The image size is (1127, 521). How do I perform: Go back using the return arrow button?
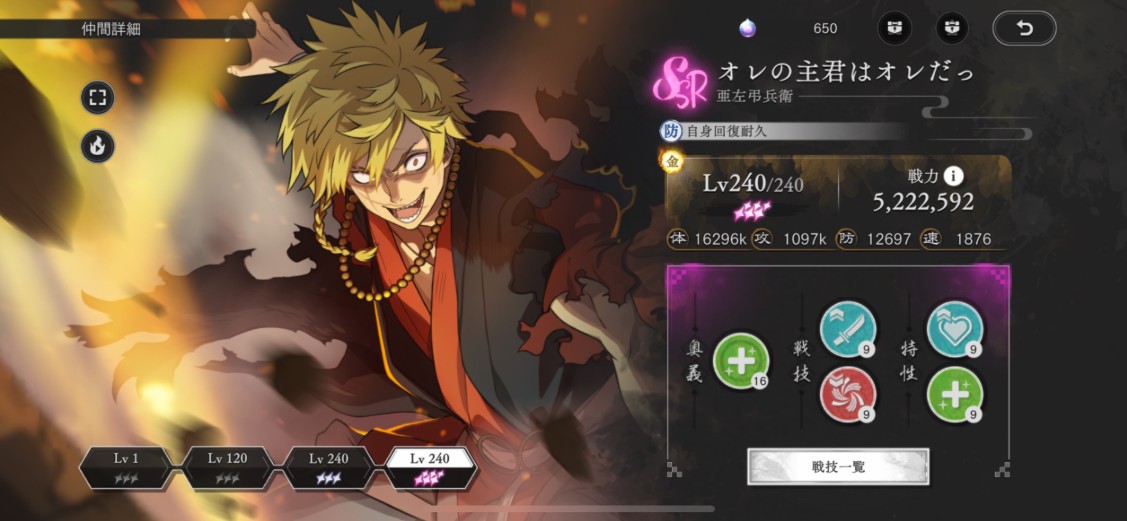click(x=1023, y=28)
